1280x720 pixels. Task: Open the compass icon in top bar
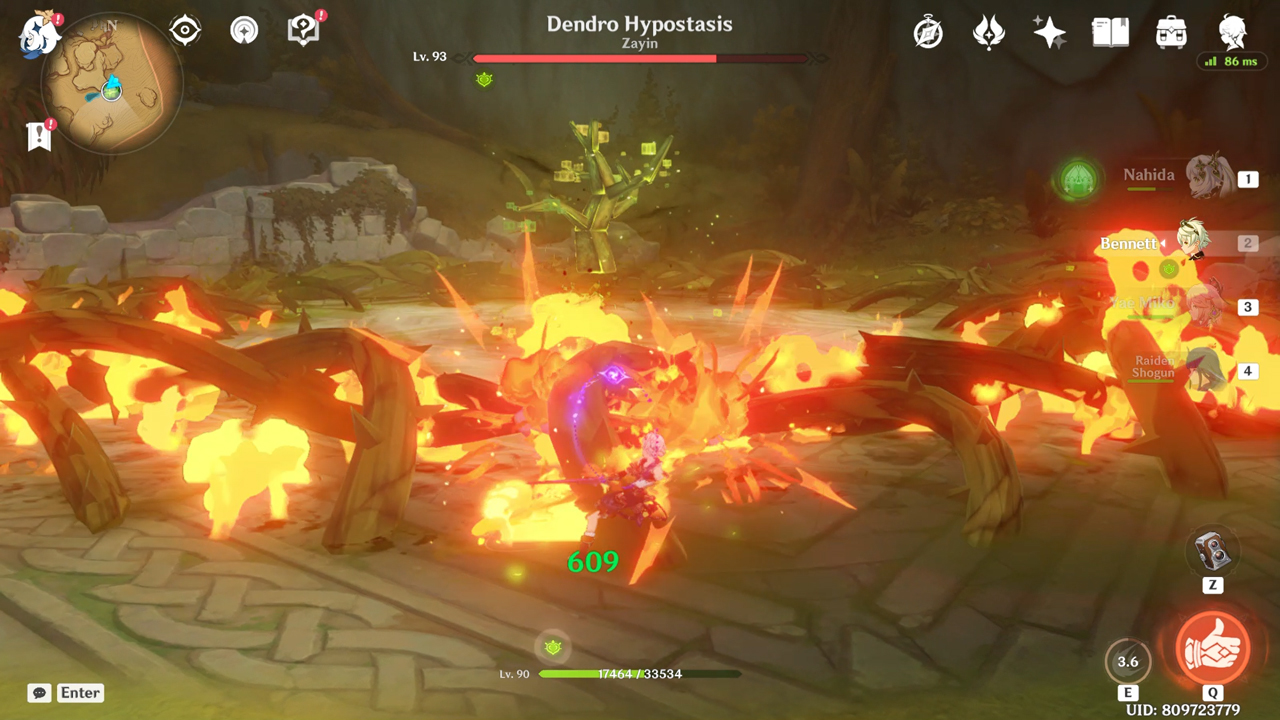pyautogui.click(x=928, y=33)
